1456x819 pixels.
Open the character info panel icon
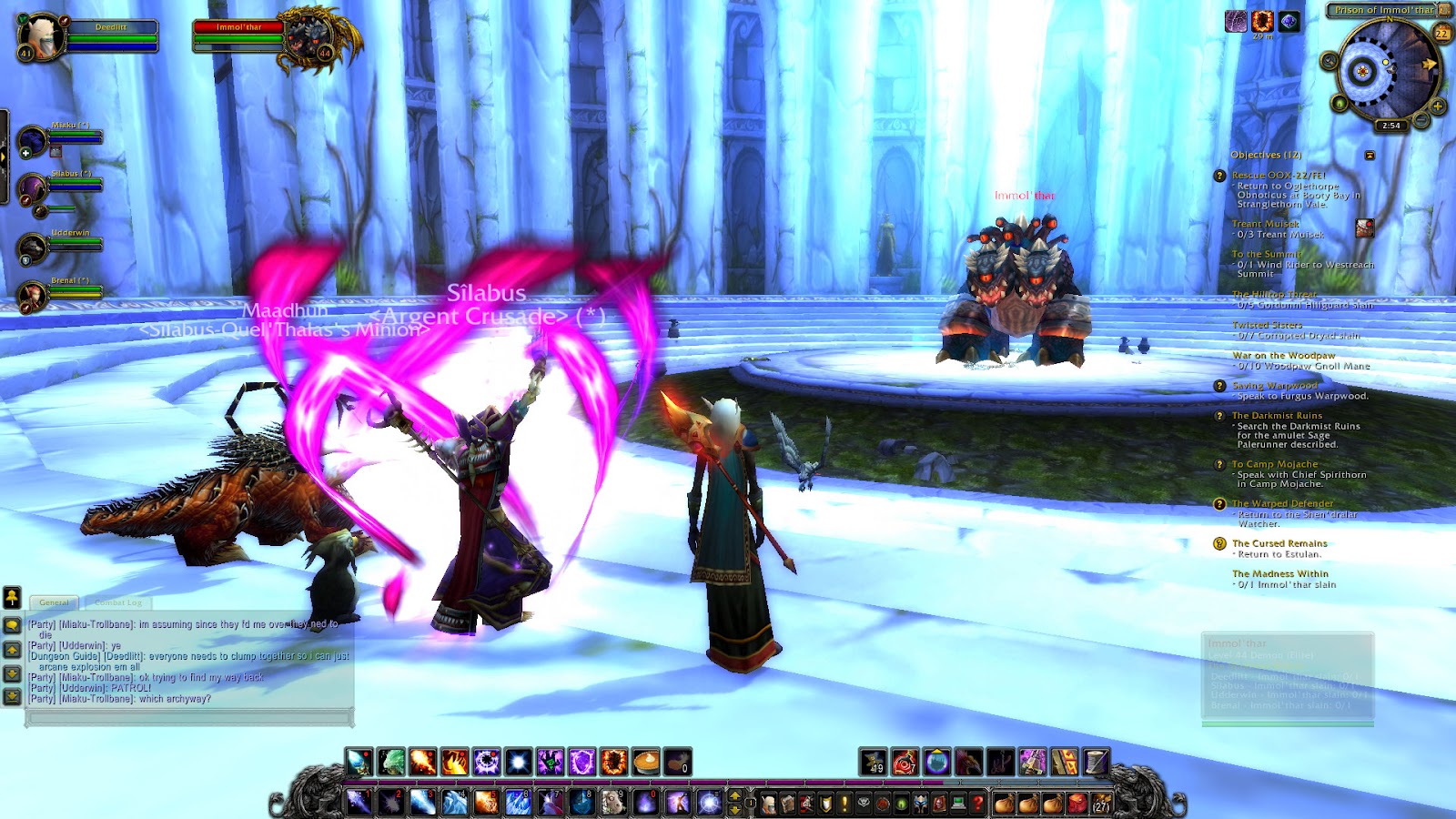pos(768,804)
